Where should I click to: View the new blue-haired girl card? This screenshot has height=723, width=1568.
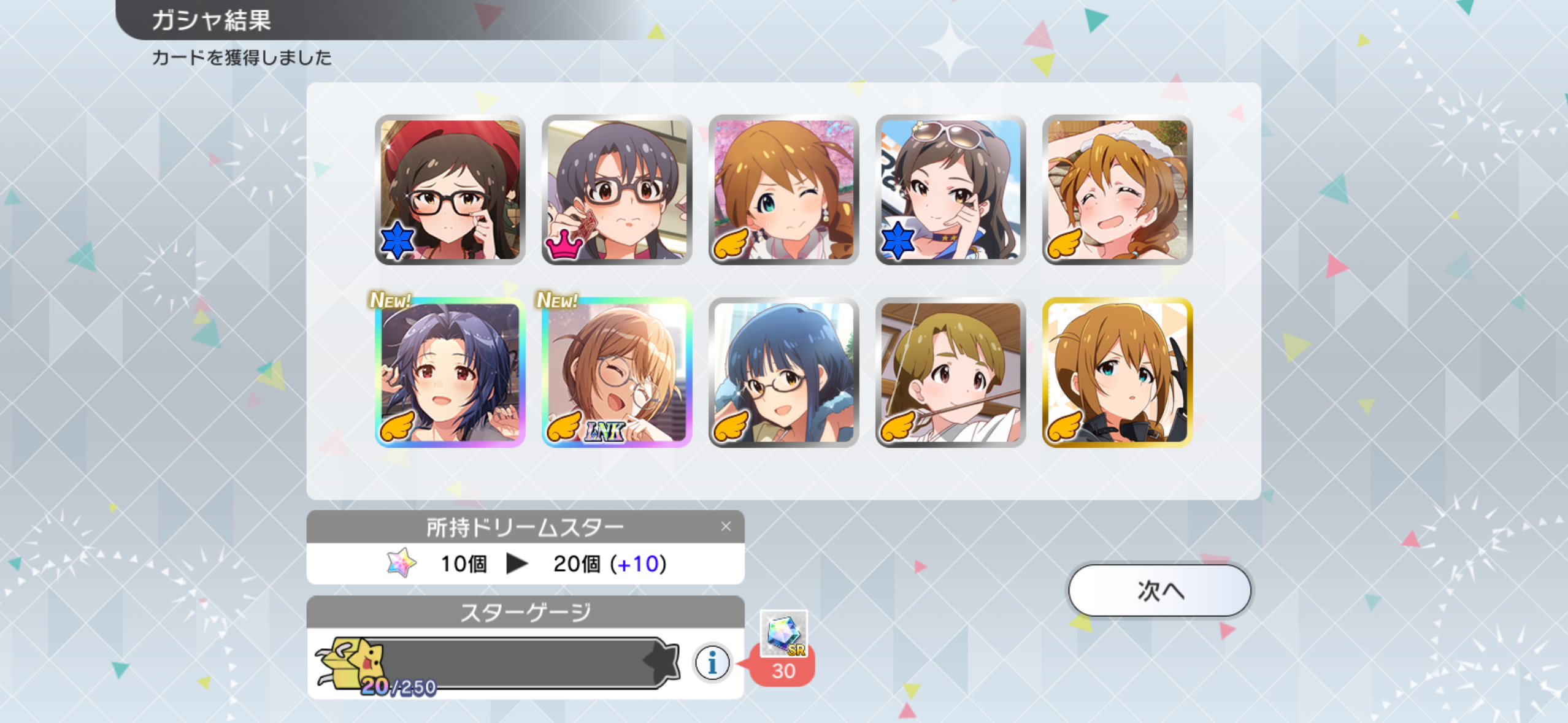pyautogui.click(x=450, y=372)
